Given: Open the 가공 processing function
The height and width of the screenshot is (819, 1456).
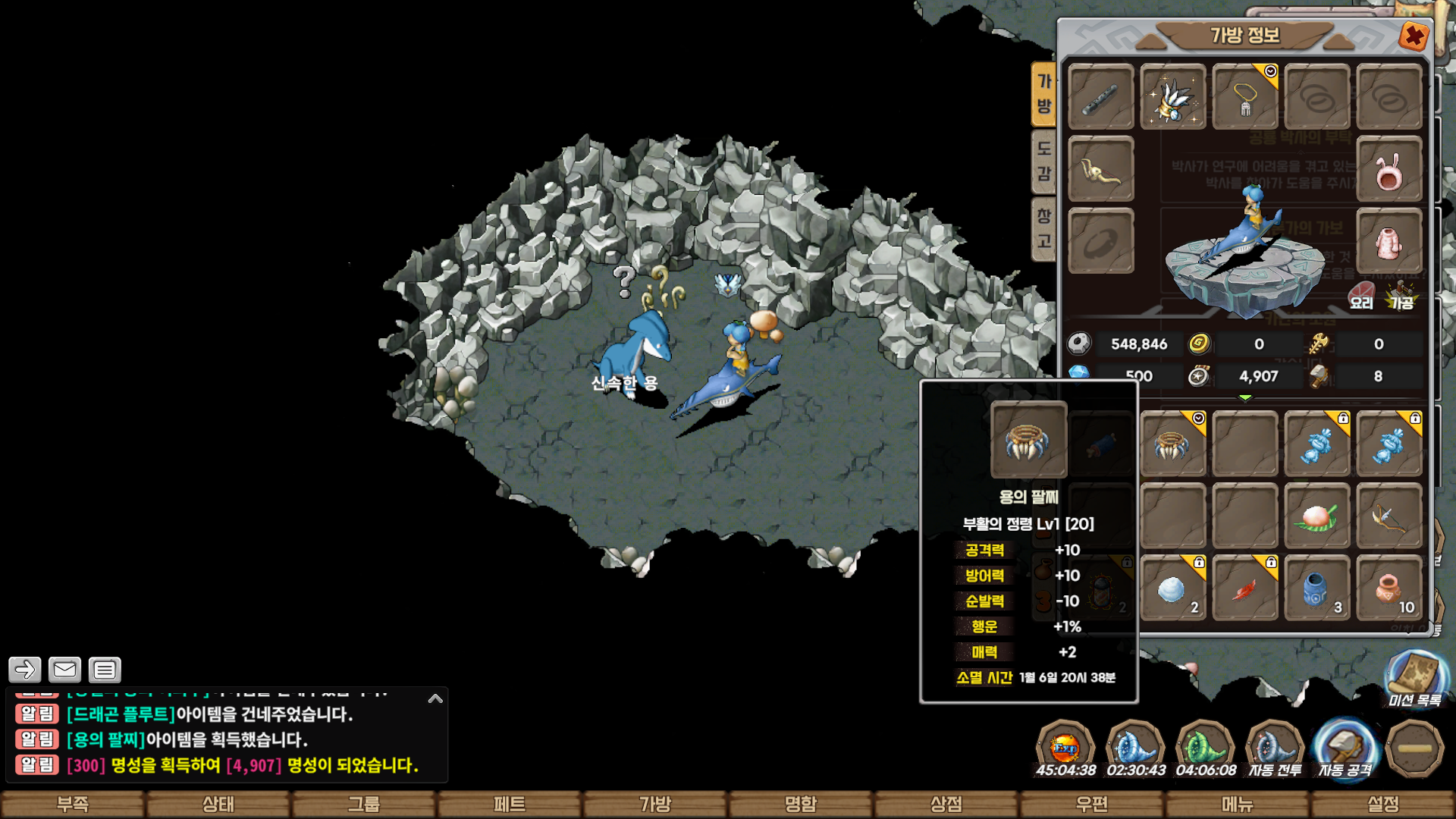Looking at the screenshot, I should [1401, 296].
